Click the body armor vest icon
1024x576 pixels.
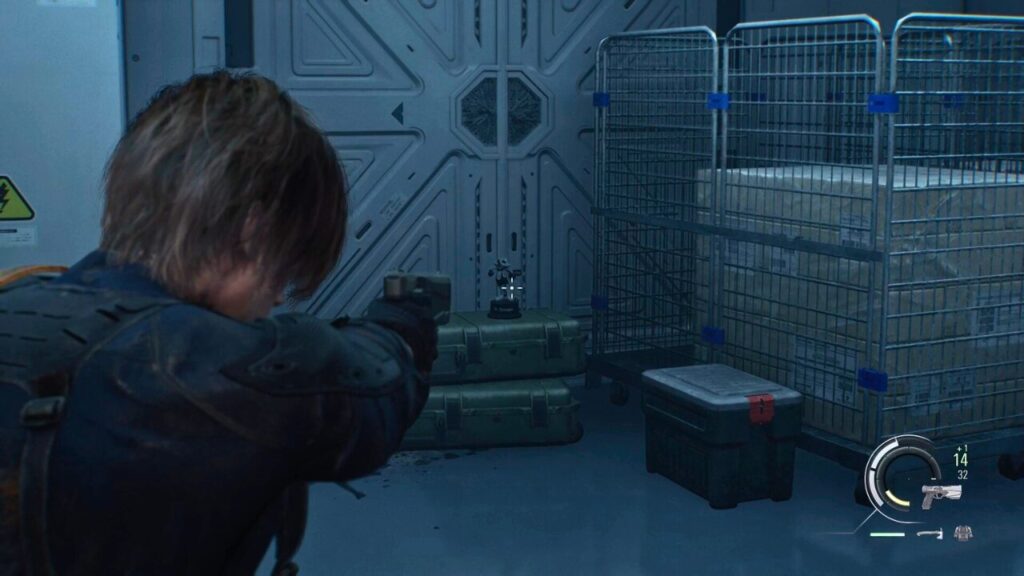point(962,533)
